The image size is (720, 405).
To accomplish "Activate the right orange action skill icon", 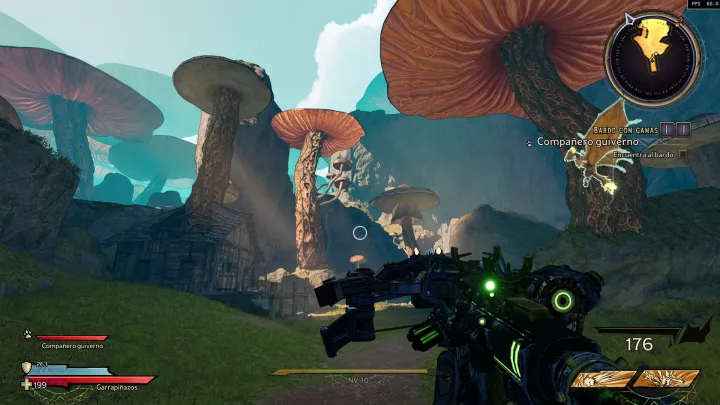I will 665,379.
